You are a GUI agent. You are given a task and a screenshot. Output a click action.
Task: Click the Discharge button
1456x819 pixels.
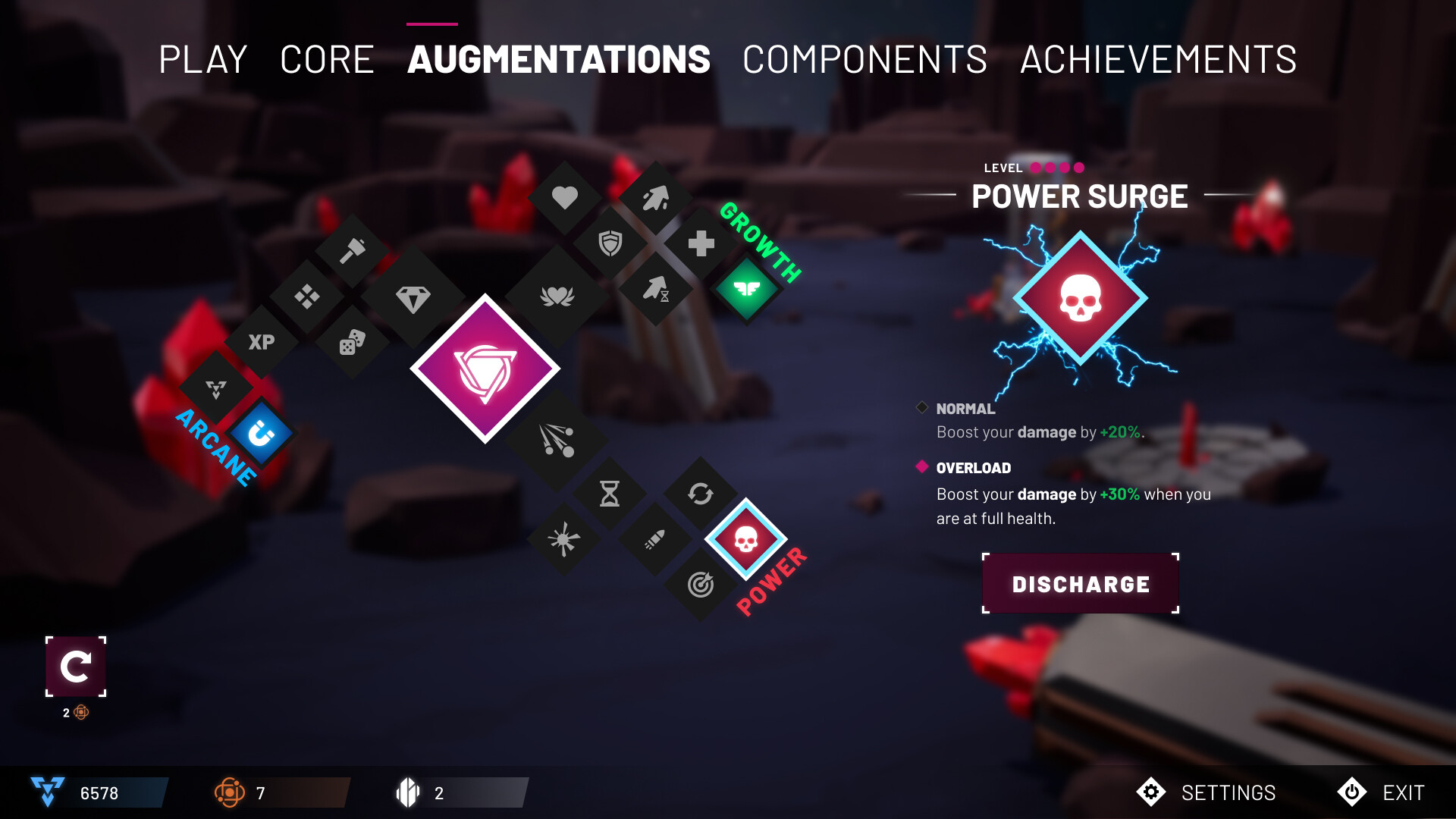[1081, 583]
